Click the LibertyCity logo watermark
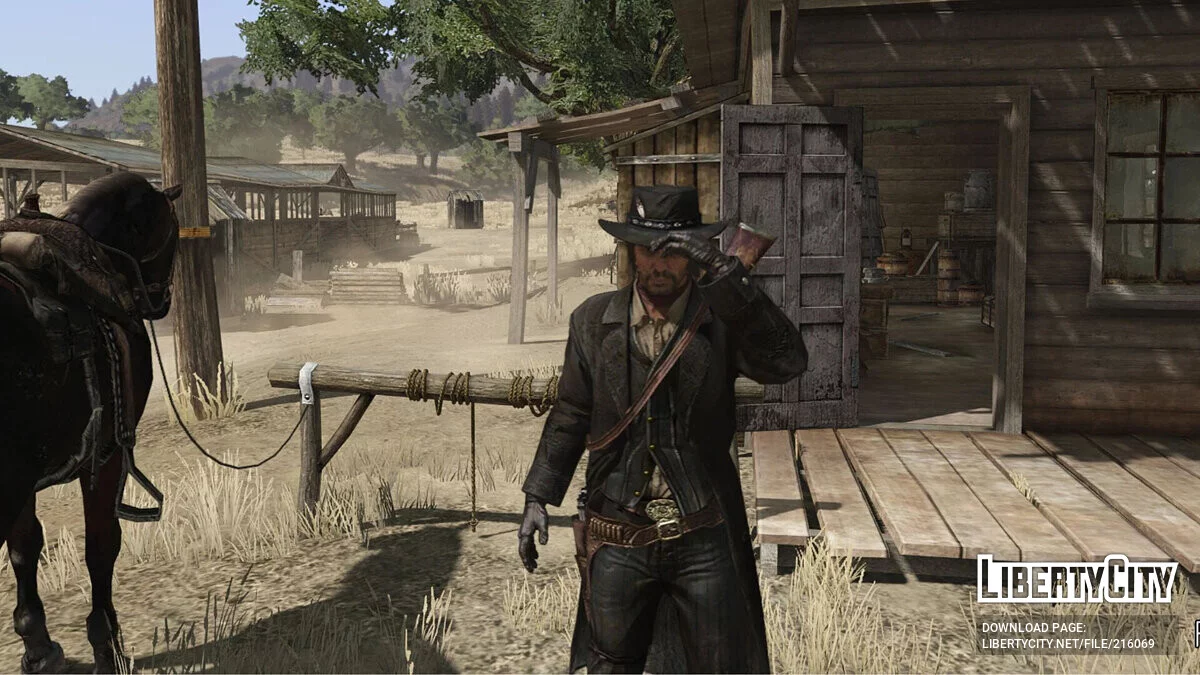 pos(1076,580)
